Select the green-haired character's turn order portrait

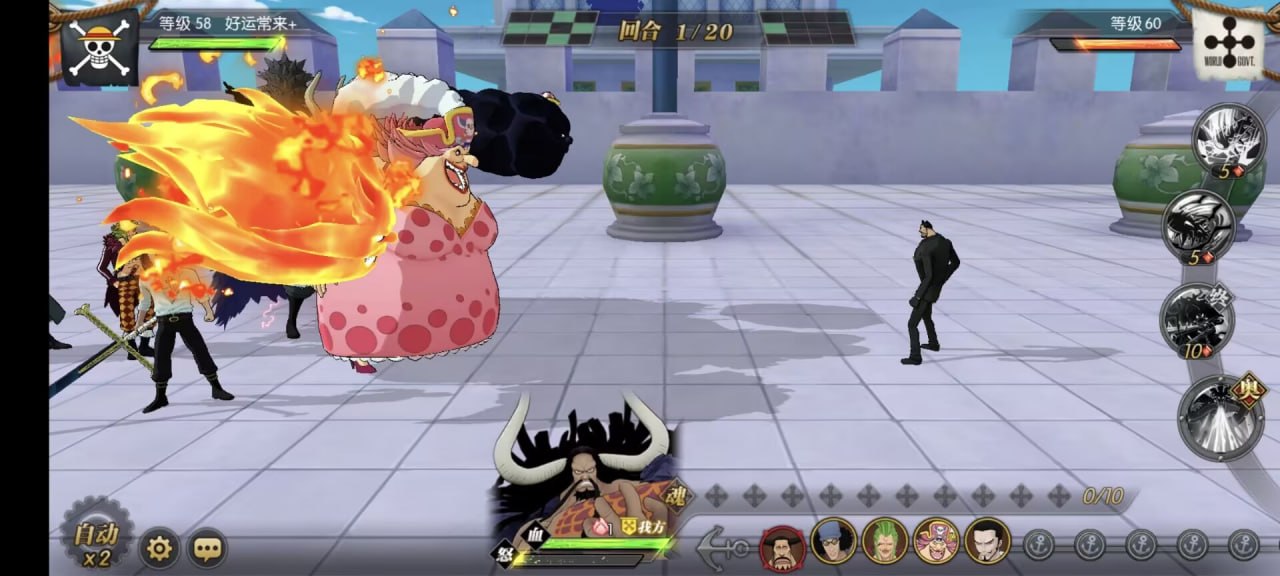(x=885, y=541)
